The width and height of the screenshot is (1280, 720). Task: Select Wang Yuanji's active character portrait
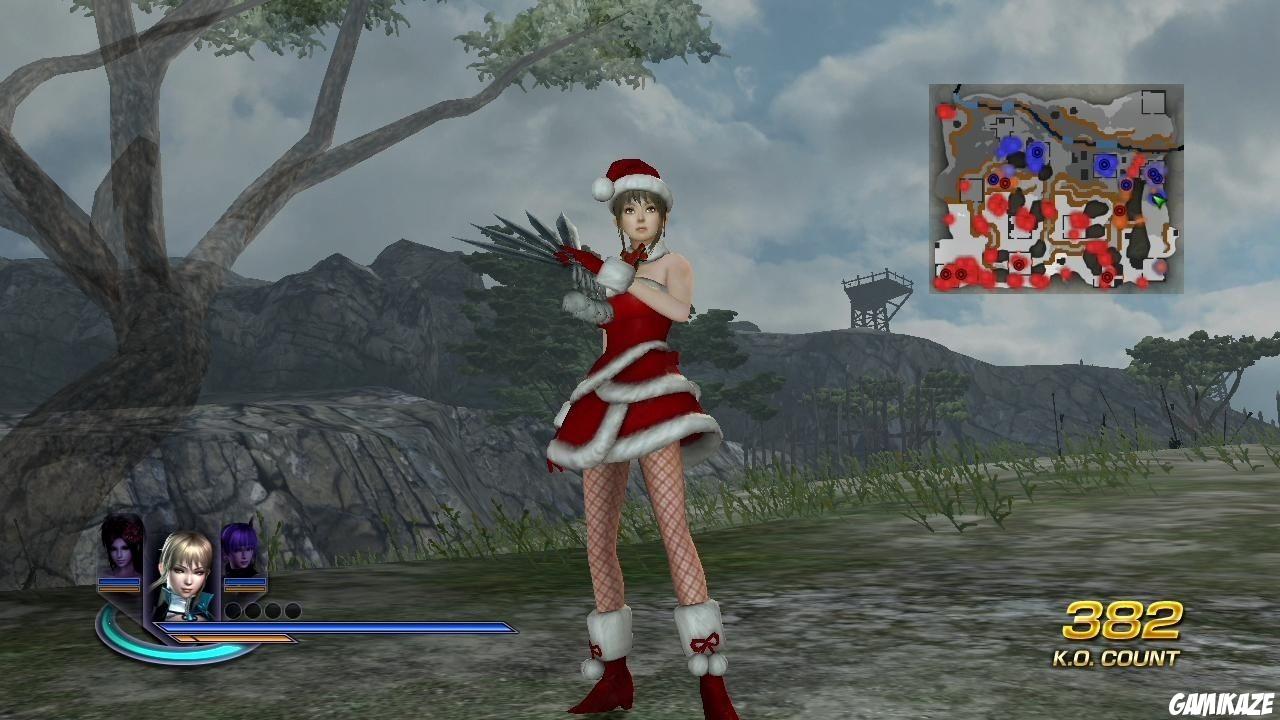(x=186, y=572)
